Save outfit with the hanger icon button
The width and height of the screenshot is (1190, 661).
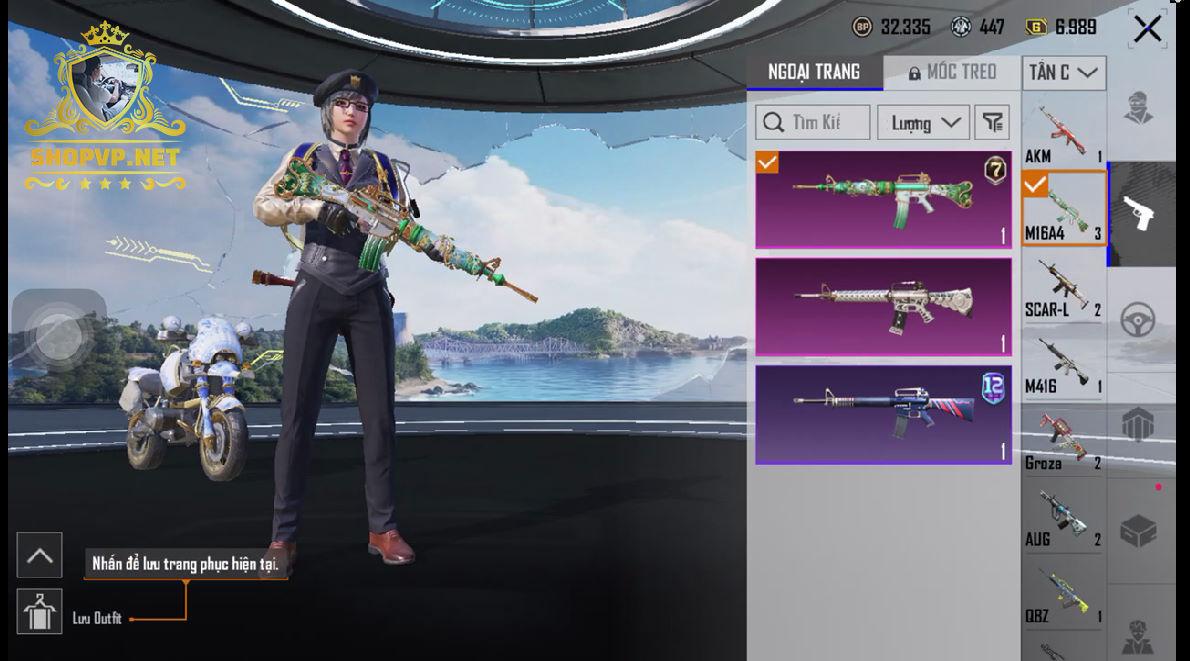[40, 611]
